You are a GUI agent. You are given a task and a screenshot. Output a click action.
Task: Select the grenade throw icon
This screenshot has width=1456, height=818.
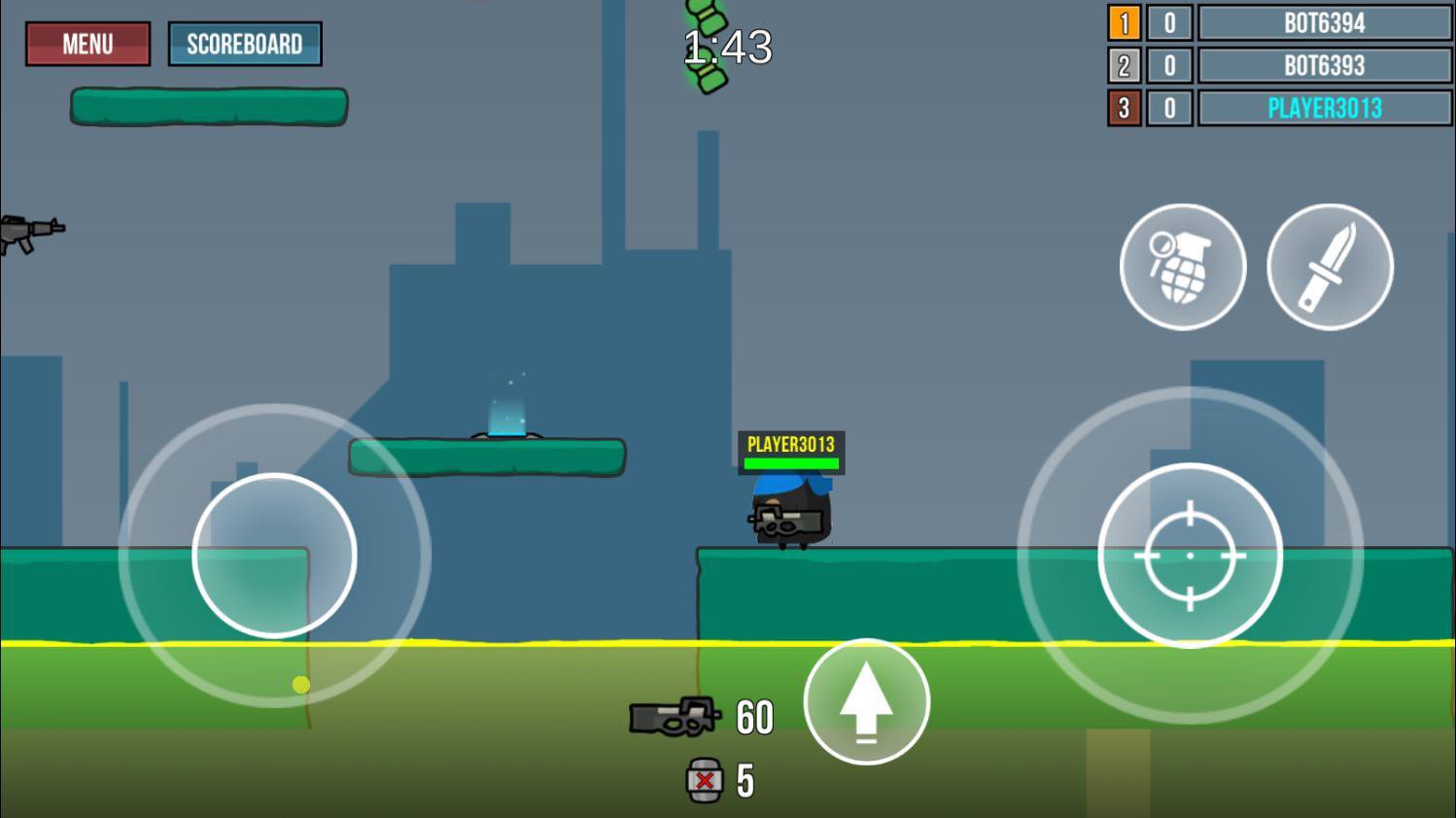coord(1182,266)
